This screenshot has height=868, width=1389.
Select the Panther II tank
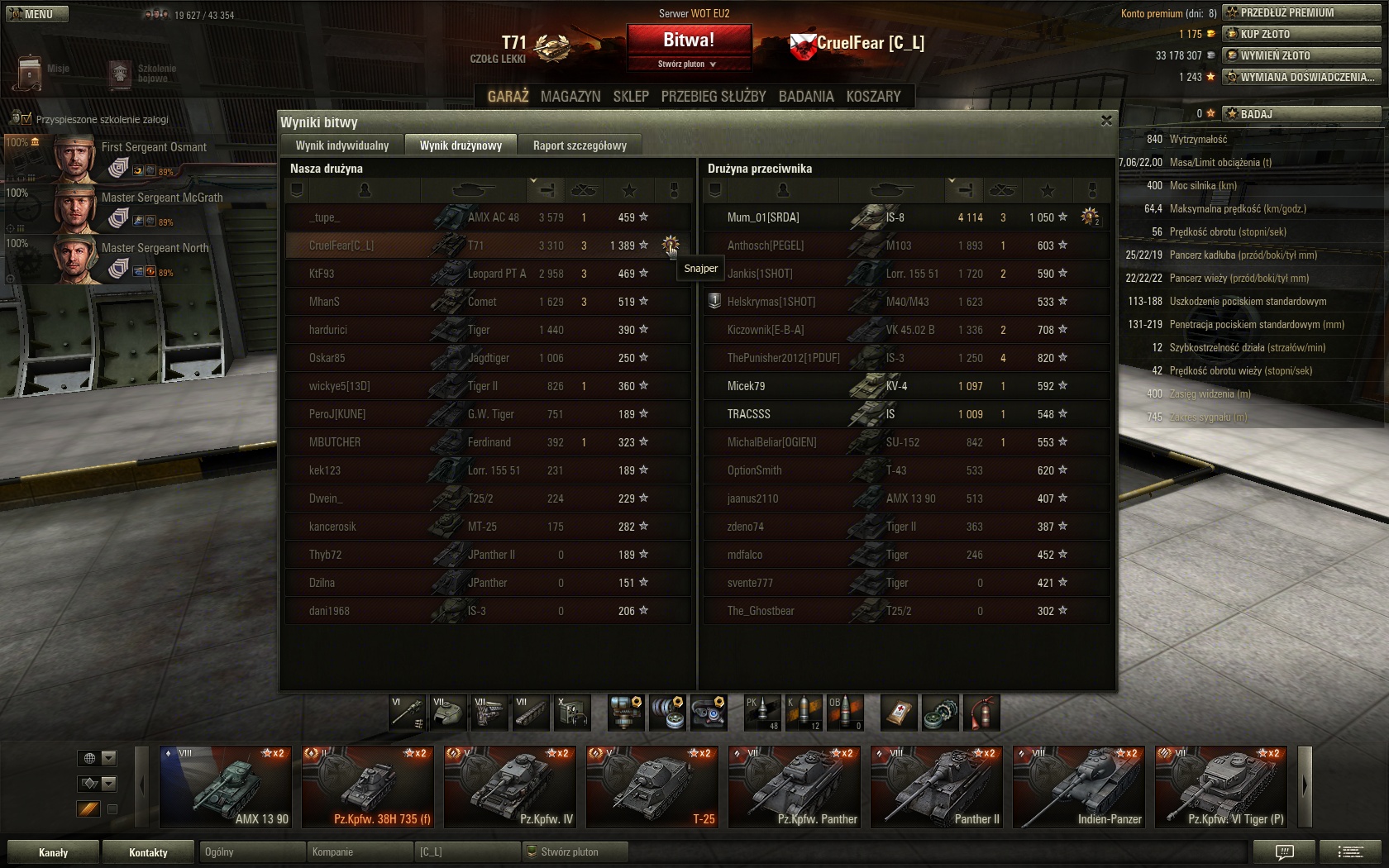[937, 787]
